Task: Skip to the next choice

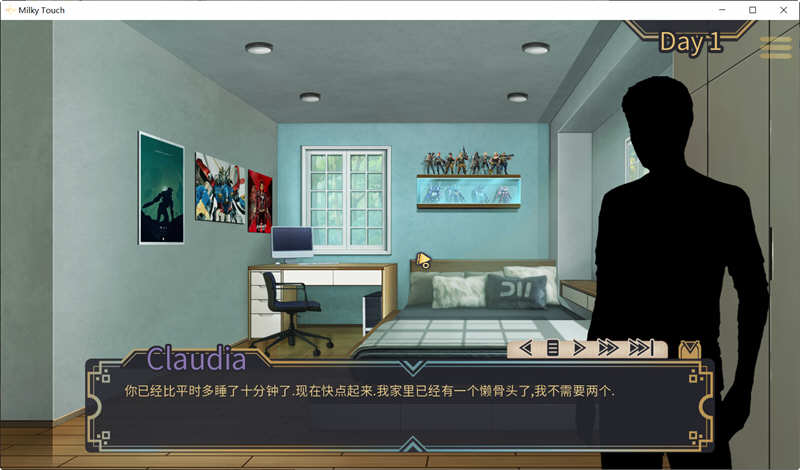Action: coord(640,348)
